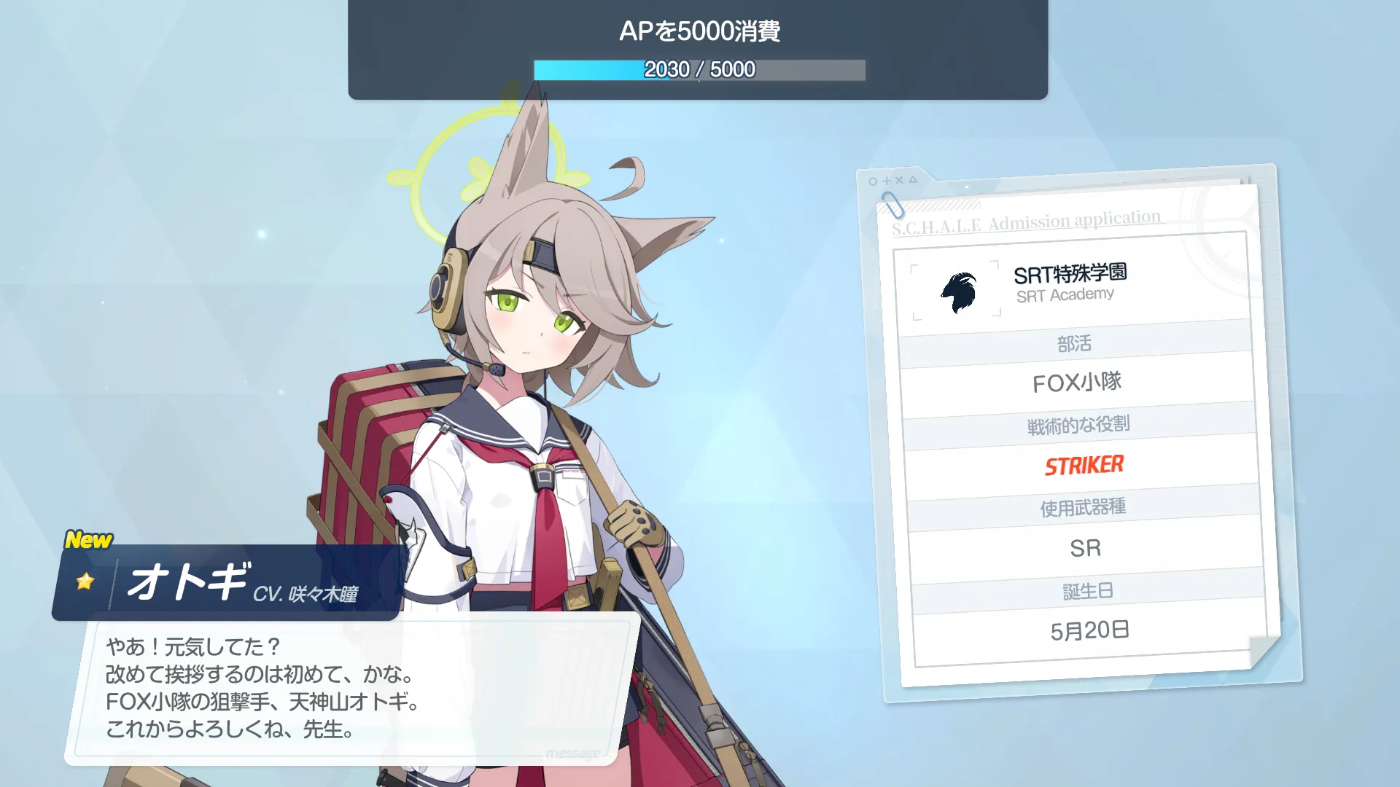Viewport: 1400px width, 787px height.
Task: Advance Otogi's greeting message box
Action: coord(352,689)
